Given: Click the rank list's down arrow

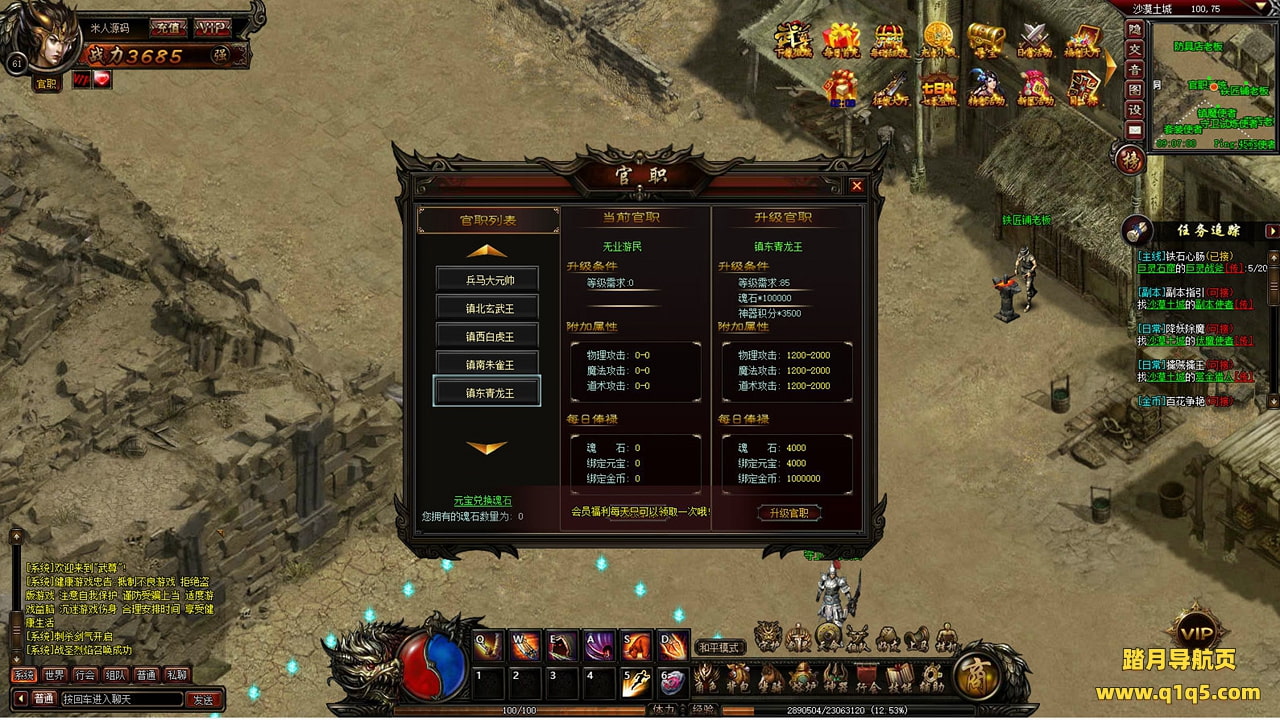Looking at the screenshot, I should (x=487, y=448).
